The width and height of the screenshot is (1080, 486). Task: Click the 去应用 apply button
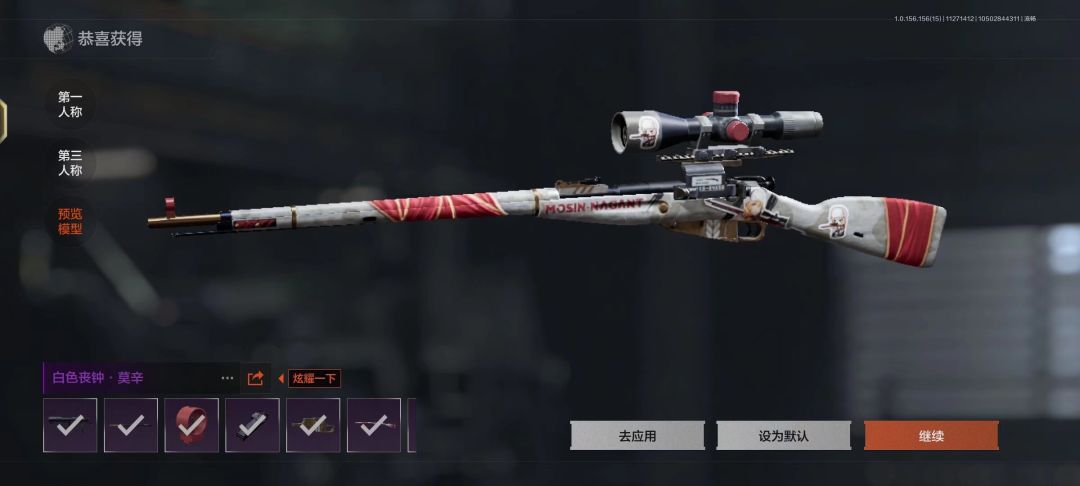click(637, 436)
